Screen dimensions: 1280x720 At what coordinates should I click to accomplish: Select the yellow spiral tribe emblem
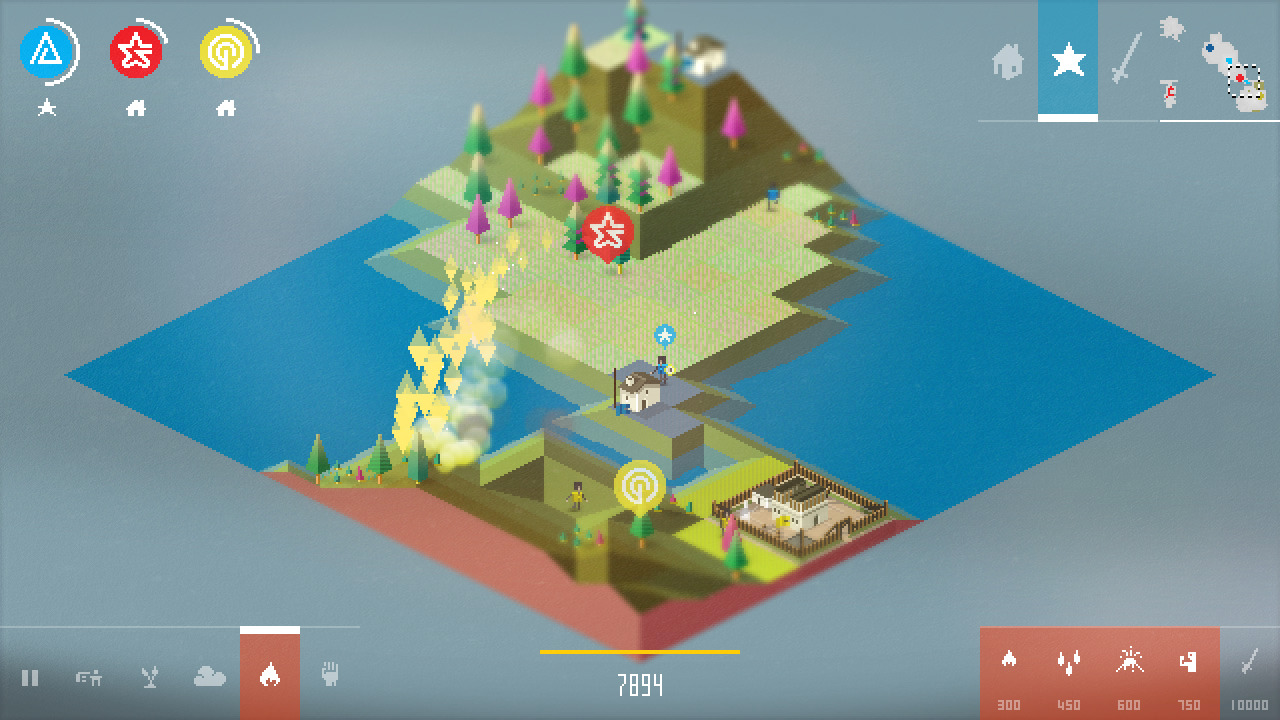226,52
